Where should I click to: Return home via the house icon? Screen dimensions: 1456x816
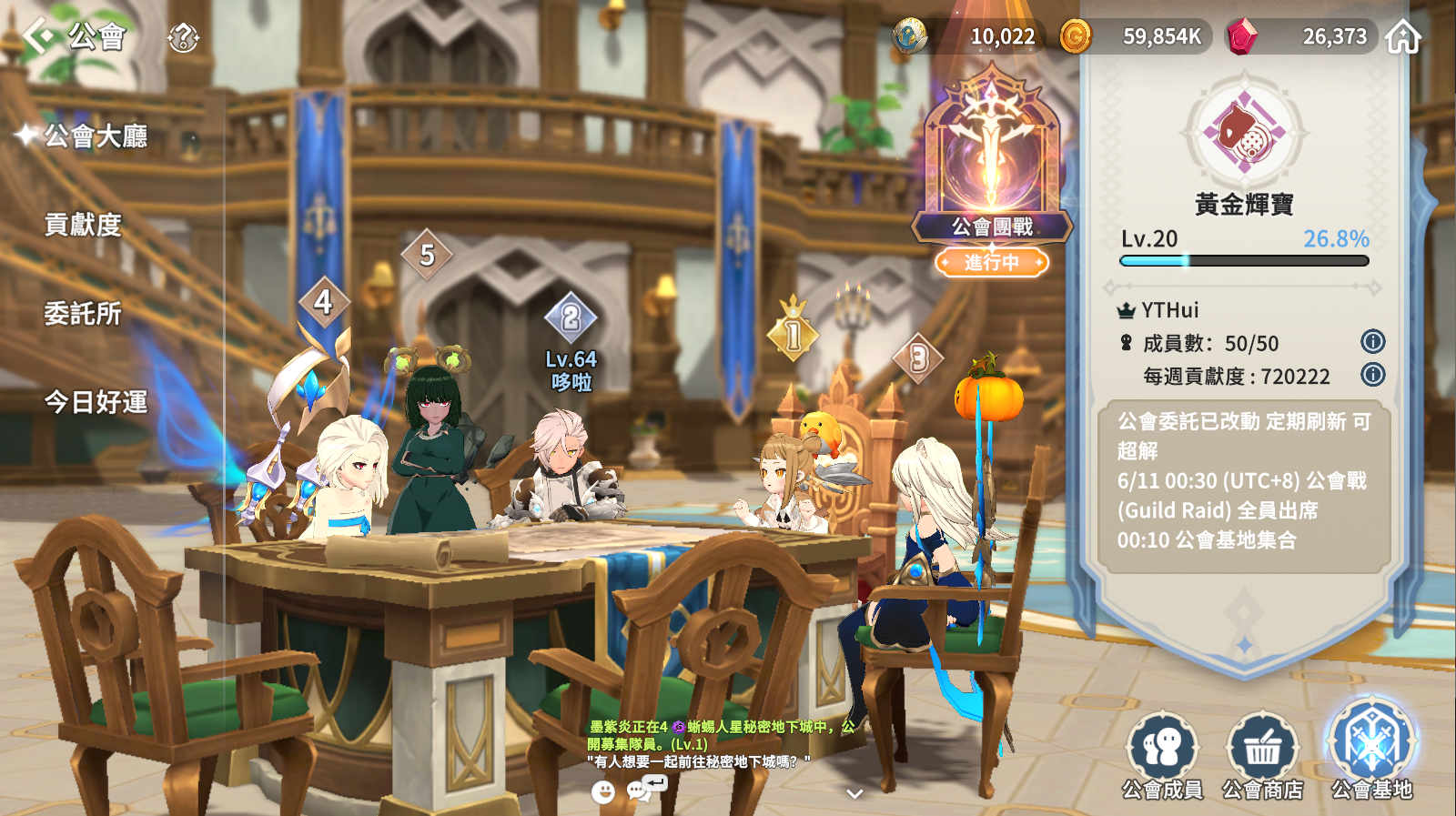pos(1402,37)
